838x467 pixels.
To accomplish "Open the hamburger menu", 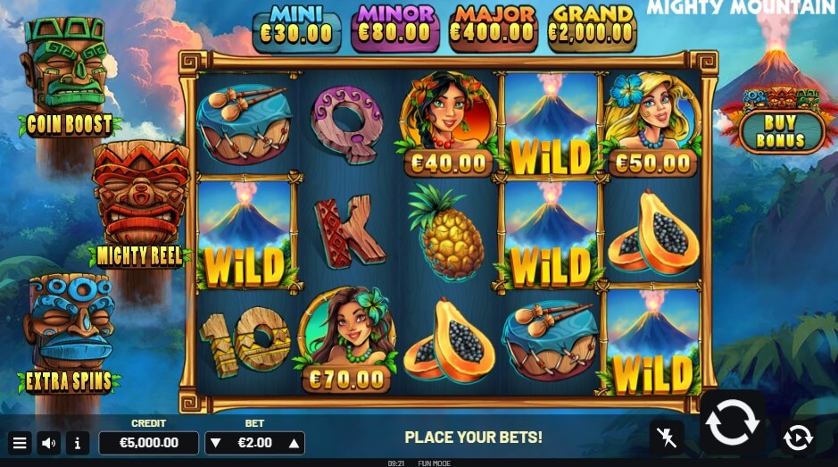I will pyautogui.click(x=19, y=442).
